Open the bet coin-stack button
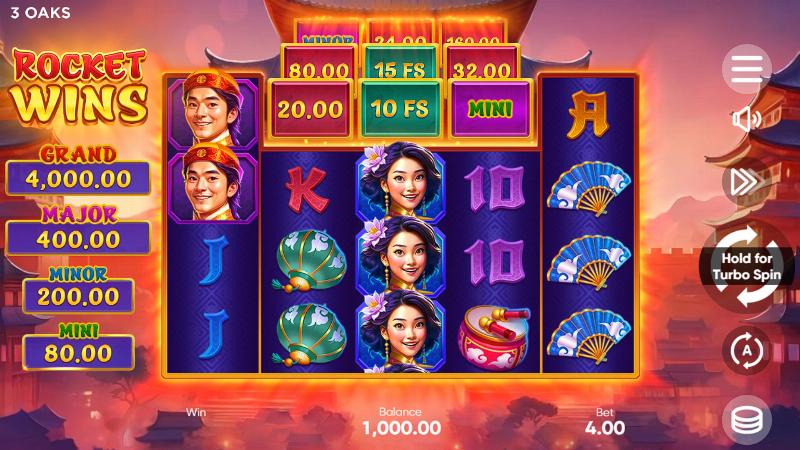 (746, 421)
